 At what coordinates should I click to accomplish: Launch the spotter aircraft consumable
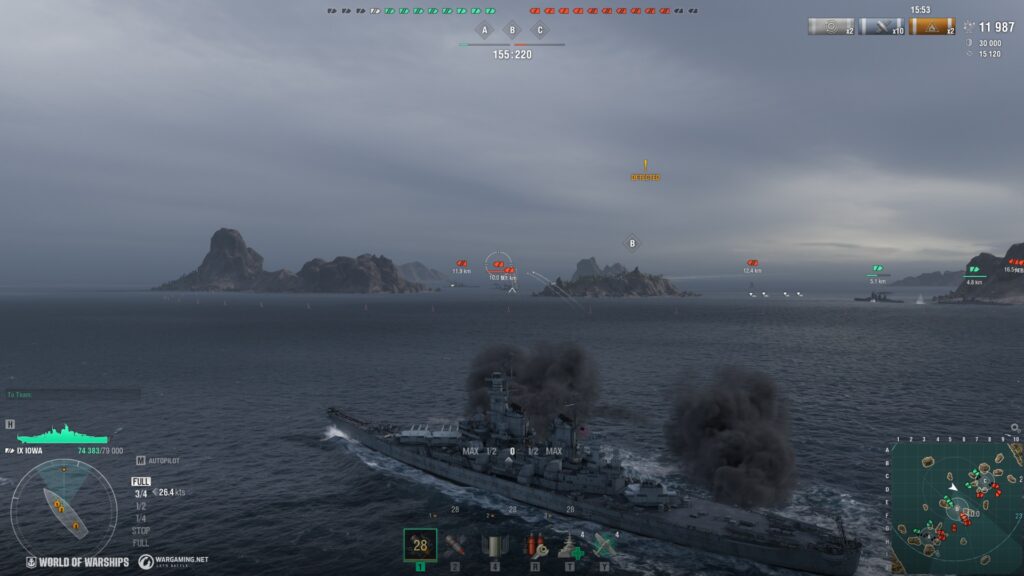tap(603, 545)
